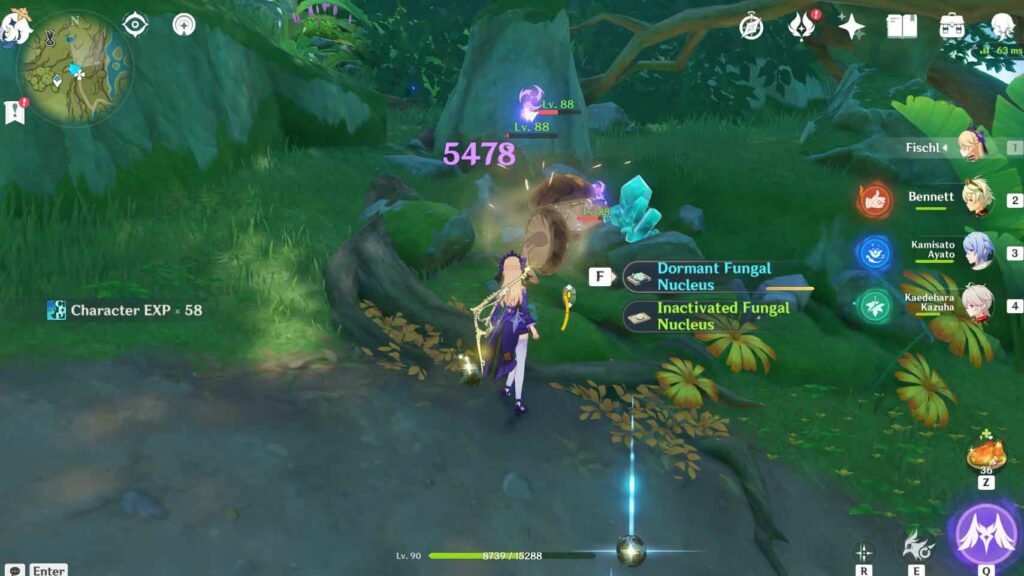This screenshot has width=1024, height=576.
Task: Open the compass icon in the top bar
Action: (751, 27)
